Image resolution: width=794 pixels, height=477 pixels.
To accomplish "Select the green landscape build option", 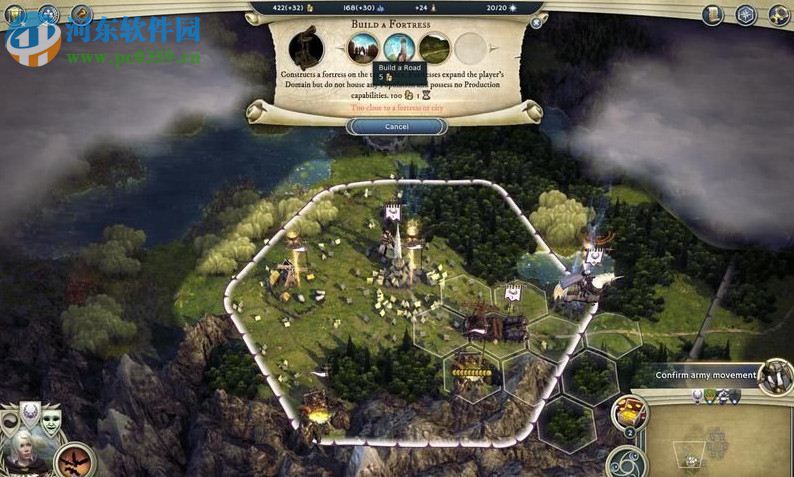I will (x=434, y=47).
